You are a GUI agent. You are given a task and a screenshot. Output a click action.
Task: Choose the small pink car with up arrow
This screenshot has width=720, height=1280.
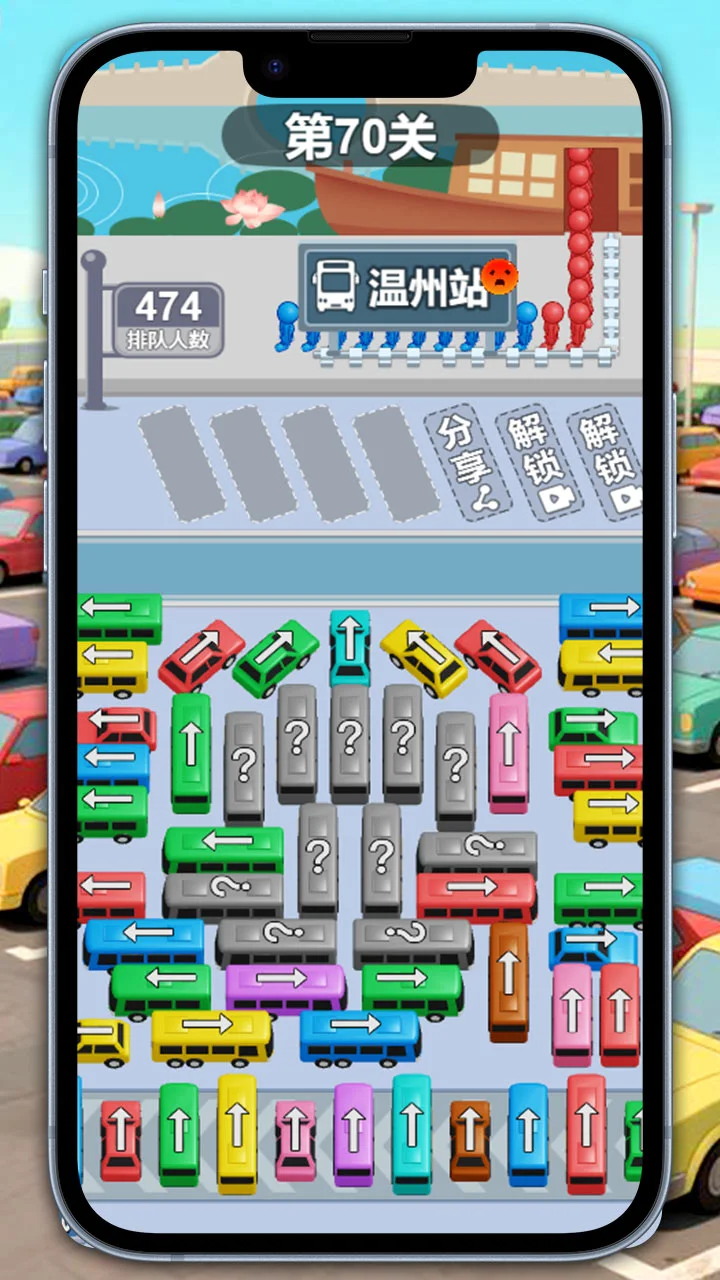coord(295,1140)
